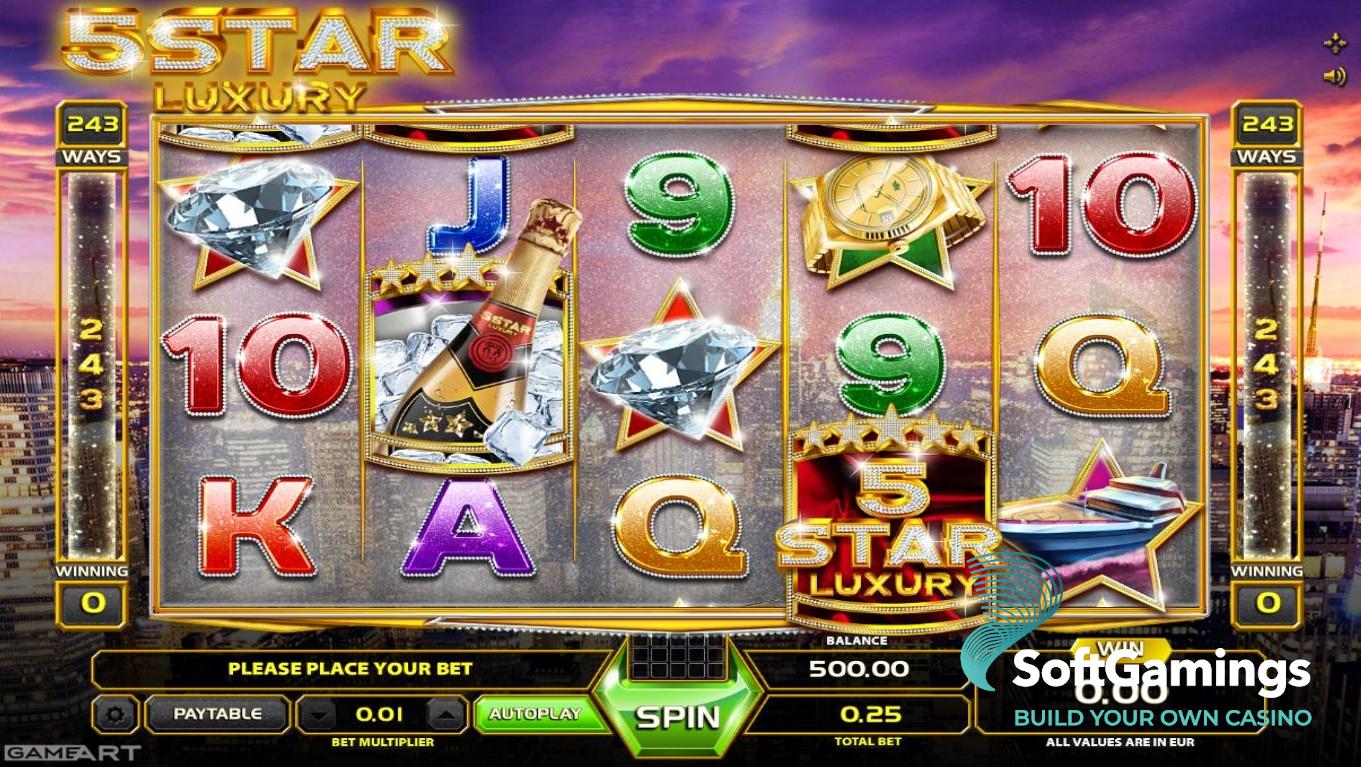Image resolution: width=1361 pixels, height=767 pixels.
Task: Spin the reels with the green SPIN button
Action: (x=677, y=716)
